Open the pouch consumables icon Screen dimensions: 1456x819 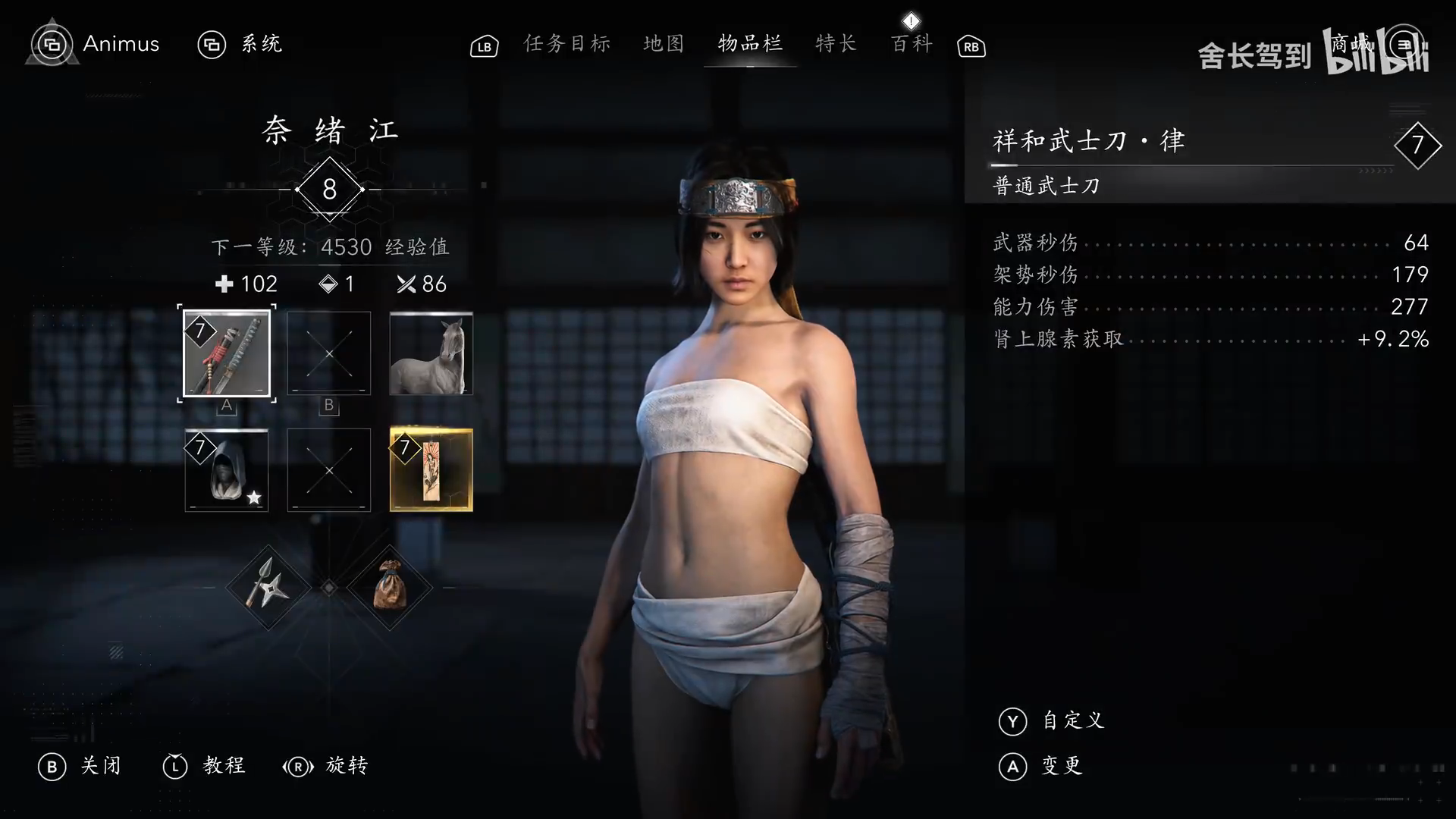[x=389, y=588]
